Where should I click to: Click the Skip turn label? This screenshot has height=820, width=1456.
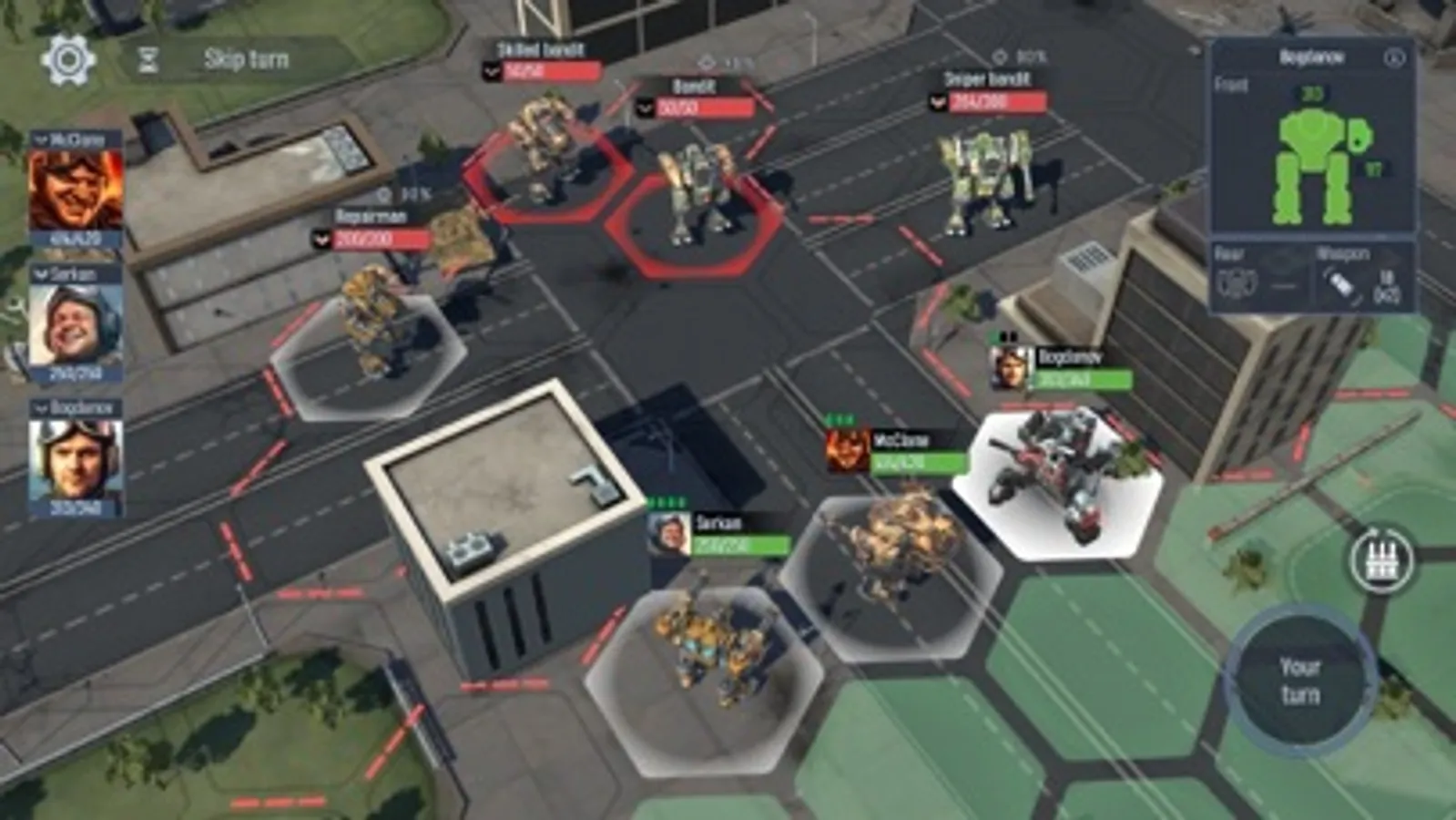coord(244,58)
